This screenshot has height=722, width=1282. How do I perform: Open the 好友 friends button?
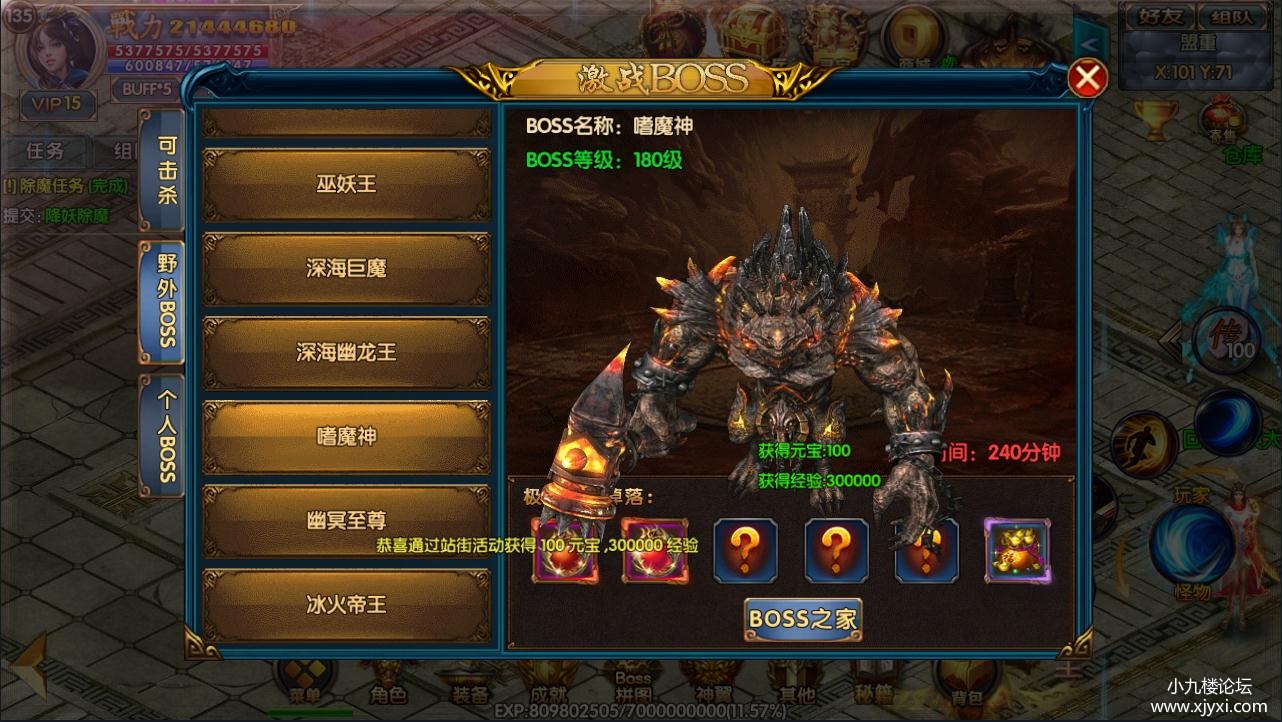(1154, 16)
